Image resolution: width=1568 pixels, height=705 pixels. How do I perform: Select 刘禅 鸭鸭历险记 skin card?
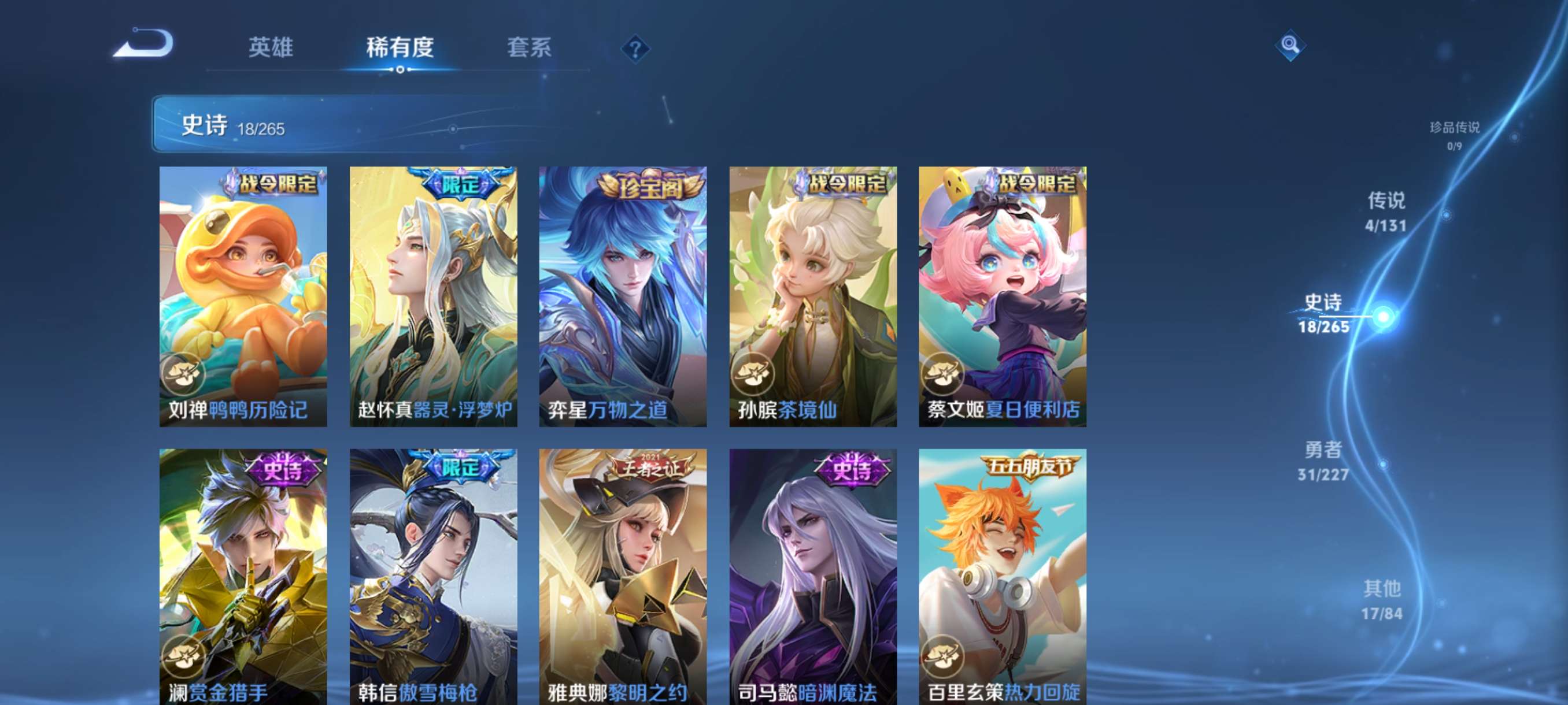click(243, 296)
